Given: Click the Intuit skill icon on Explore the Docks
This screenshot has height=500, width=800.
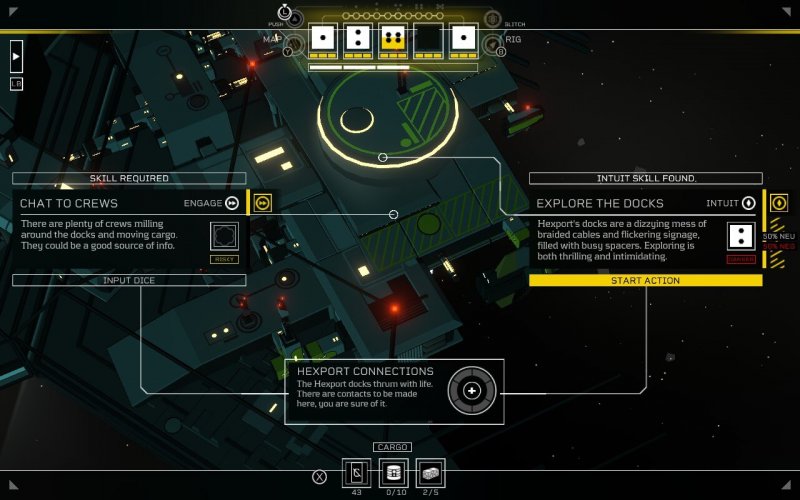Looking at the screenshot, I should point(748,203).
